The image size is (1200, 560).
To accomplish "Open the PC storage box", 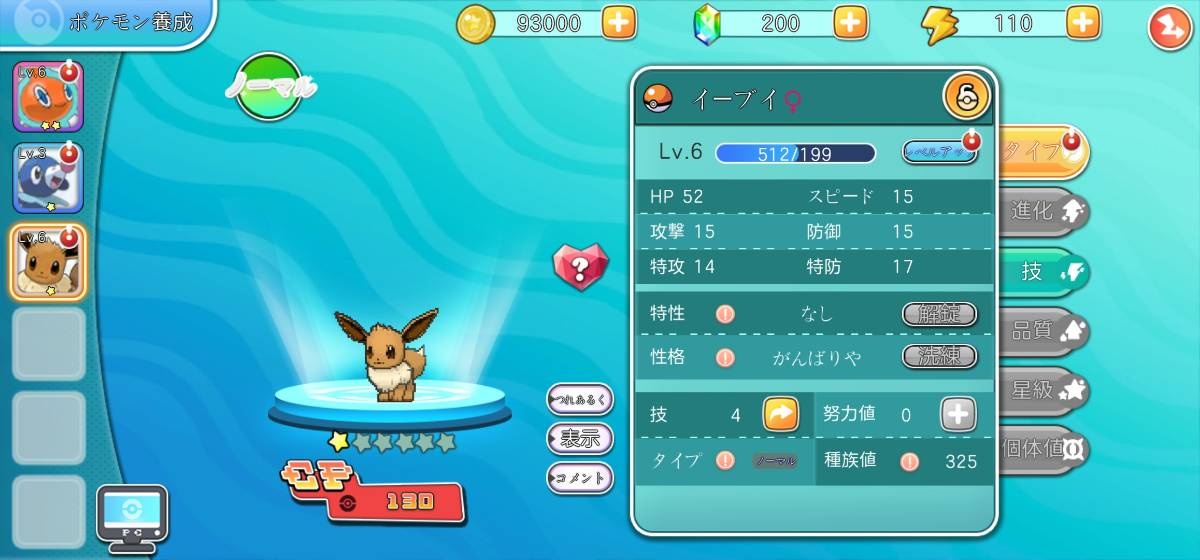I will [x=131, y=517].
